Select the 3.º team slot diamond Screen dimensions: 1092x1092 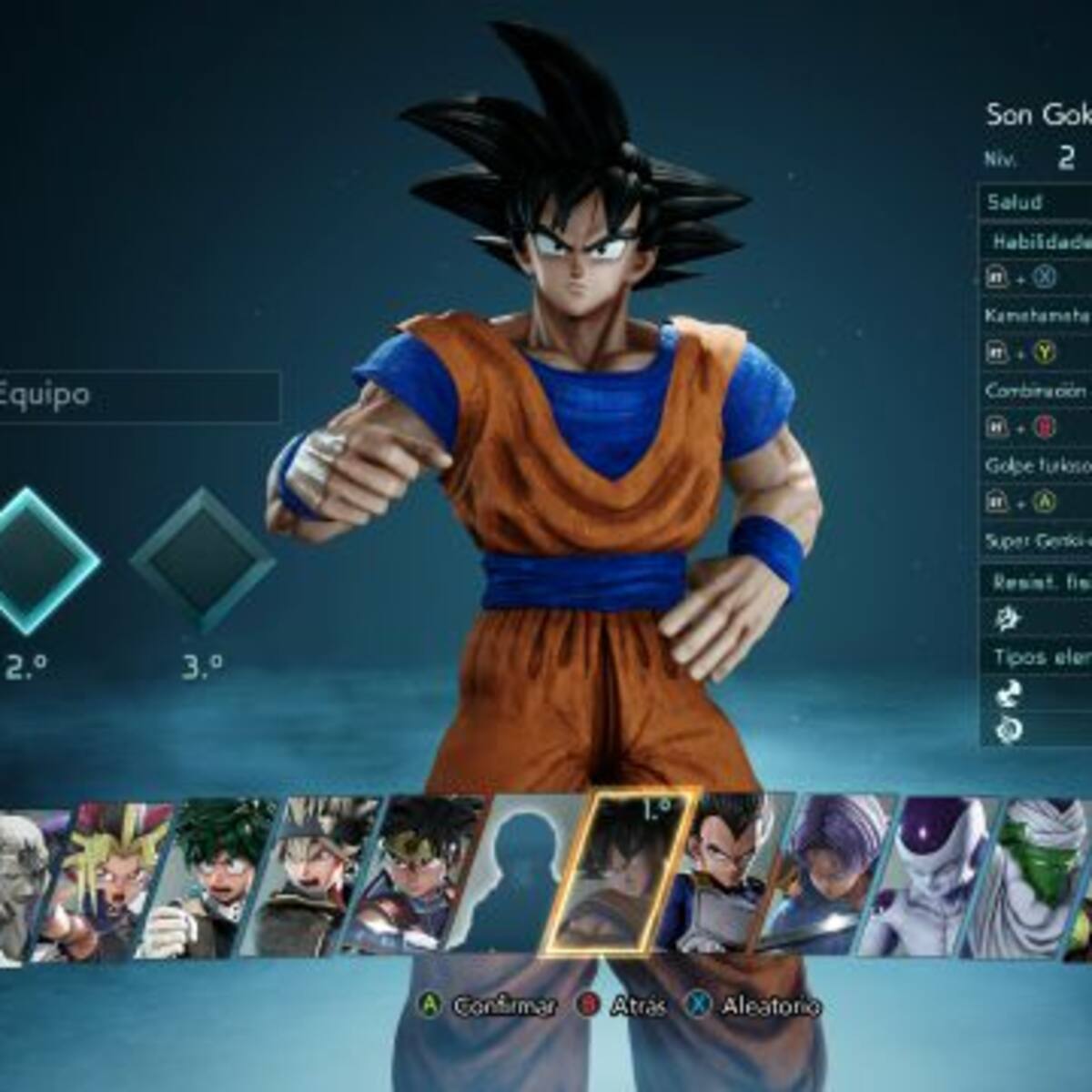coord(202,561)
